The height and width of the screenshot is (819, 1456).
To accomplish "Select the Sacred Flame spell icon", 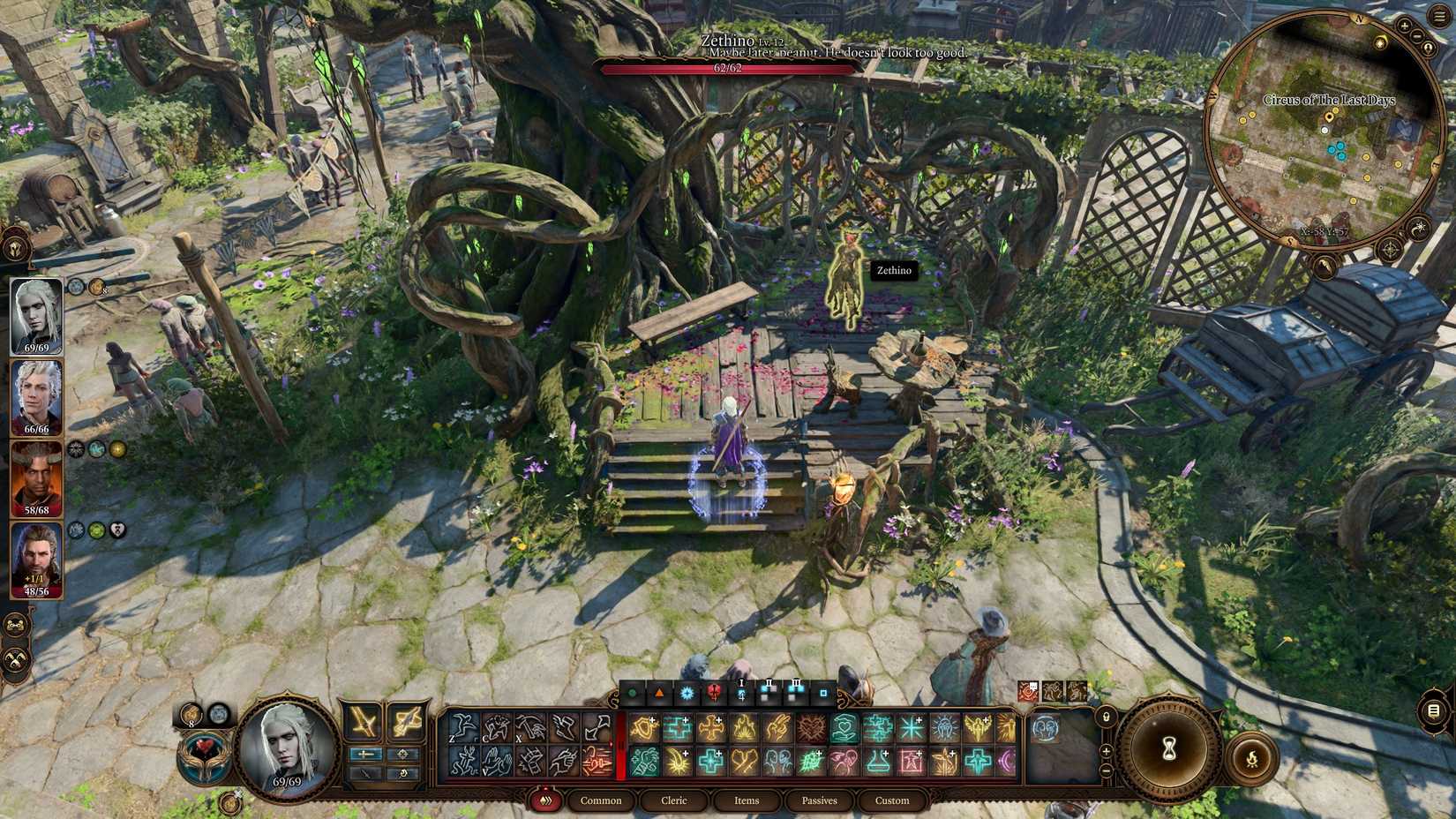I will pos(744,727).
